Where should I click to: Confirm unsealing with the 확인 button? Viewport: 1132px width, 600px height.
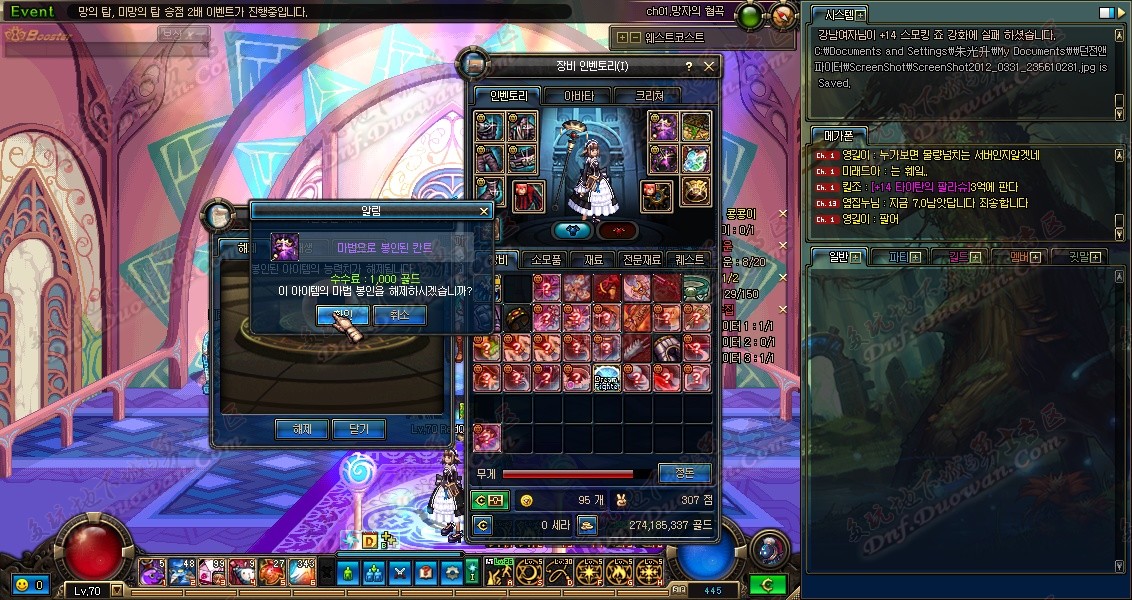[x=341, y=315]
